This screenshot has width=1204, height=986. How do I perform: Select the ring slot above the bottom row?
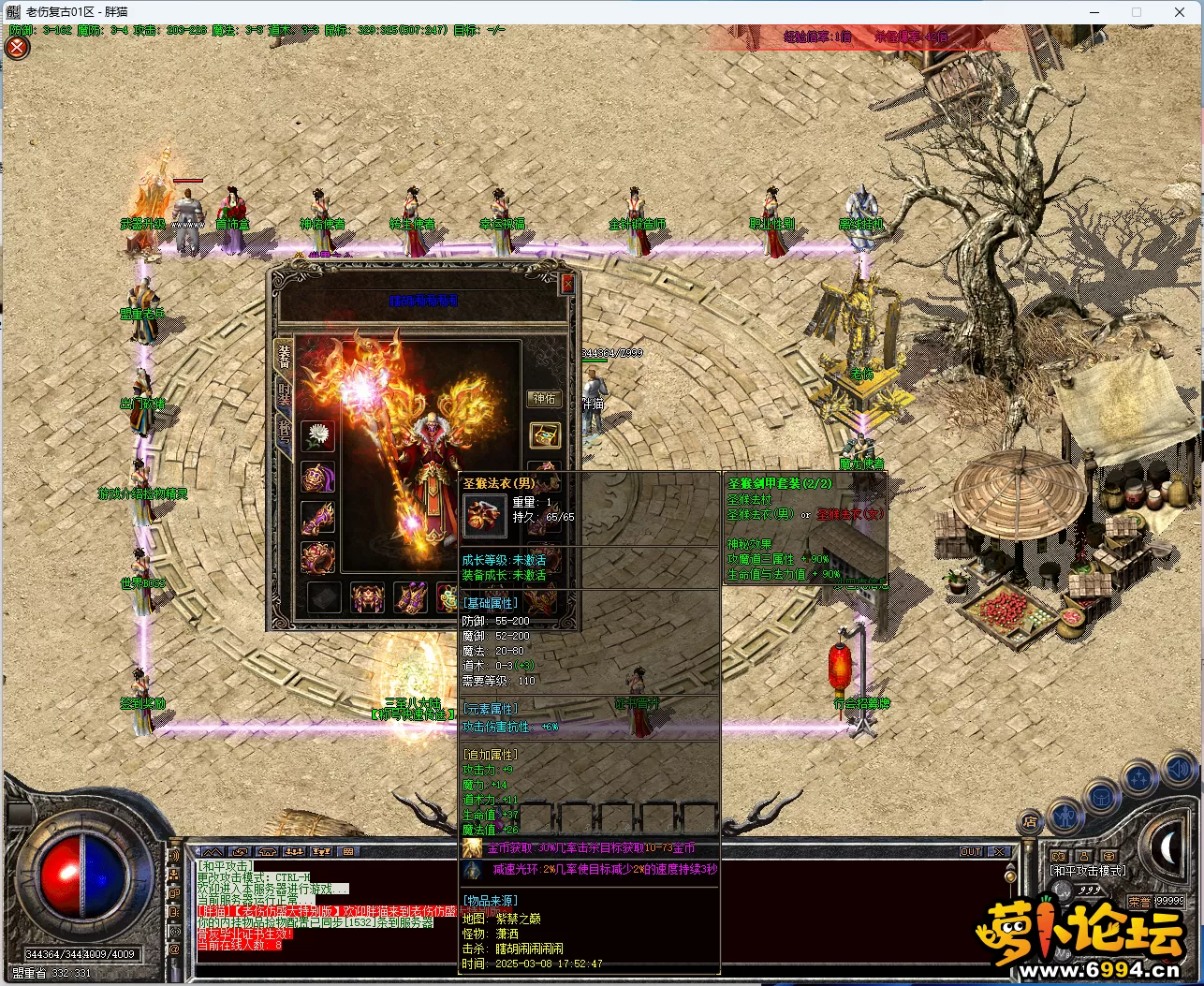318,558
